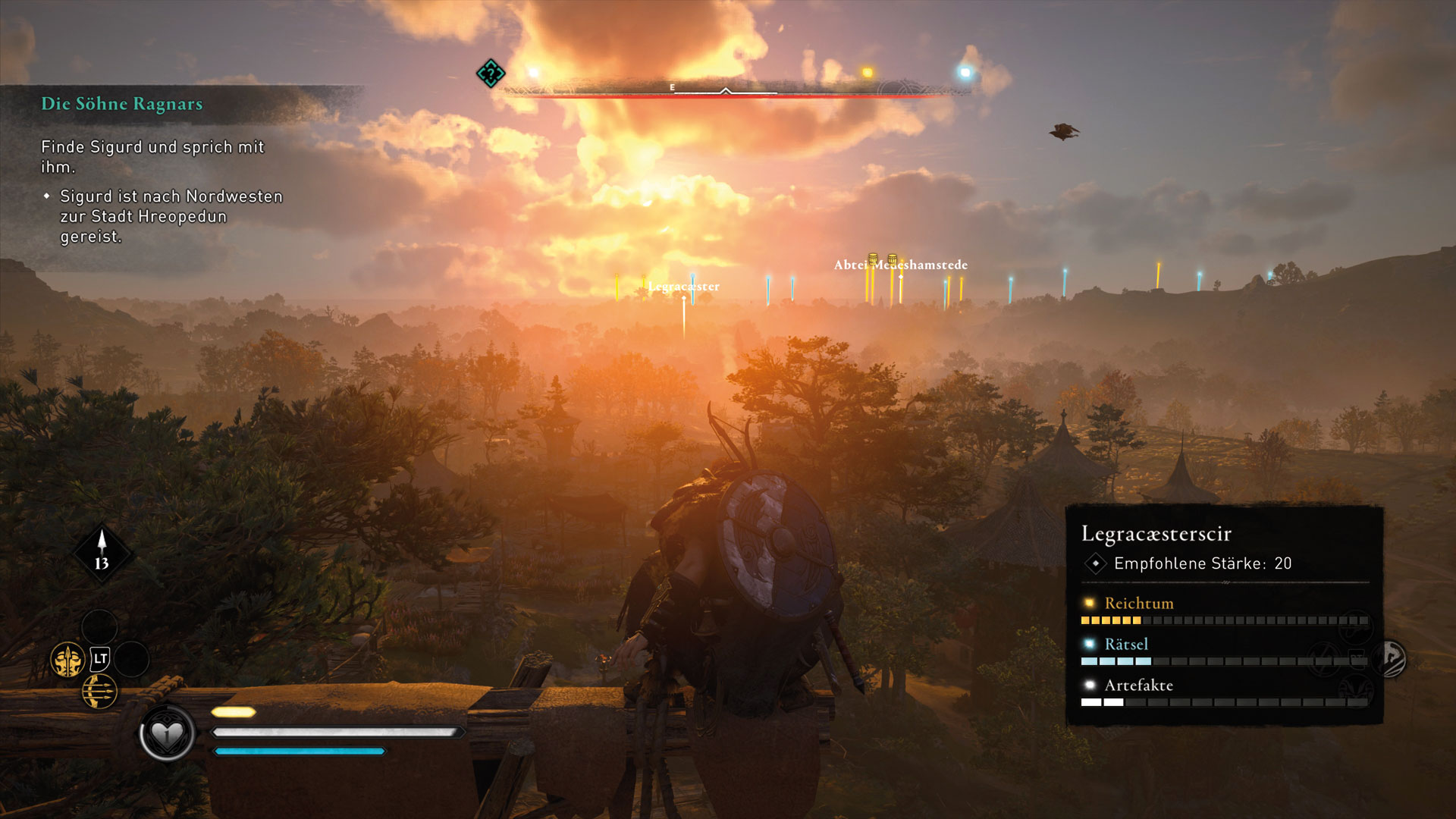Select the Reichtum wealth row

tap(1138, 604)
